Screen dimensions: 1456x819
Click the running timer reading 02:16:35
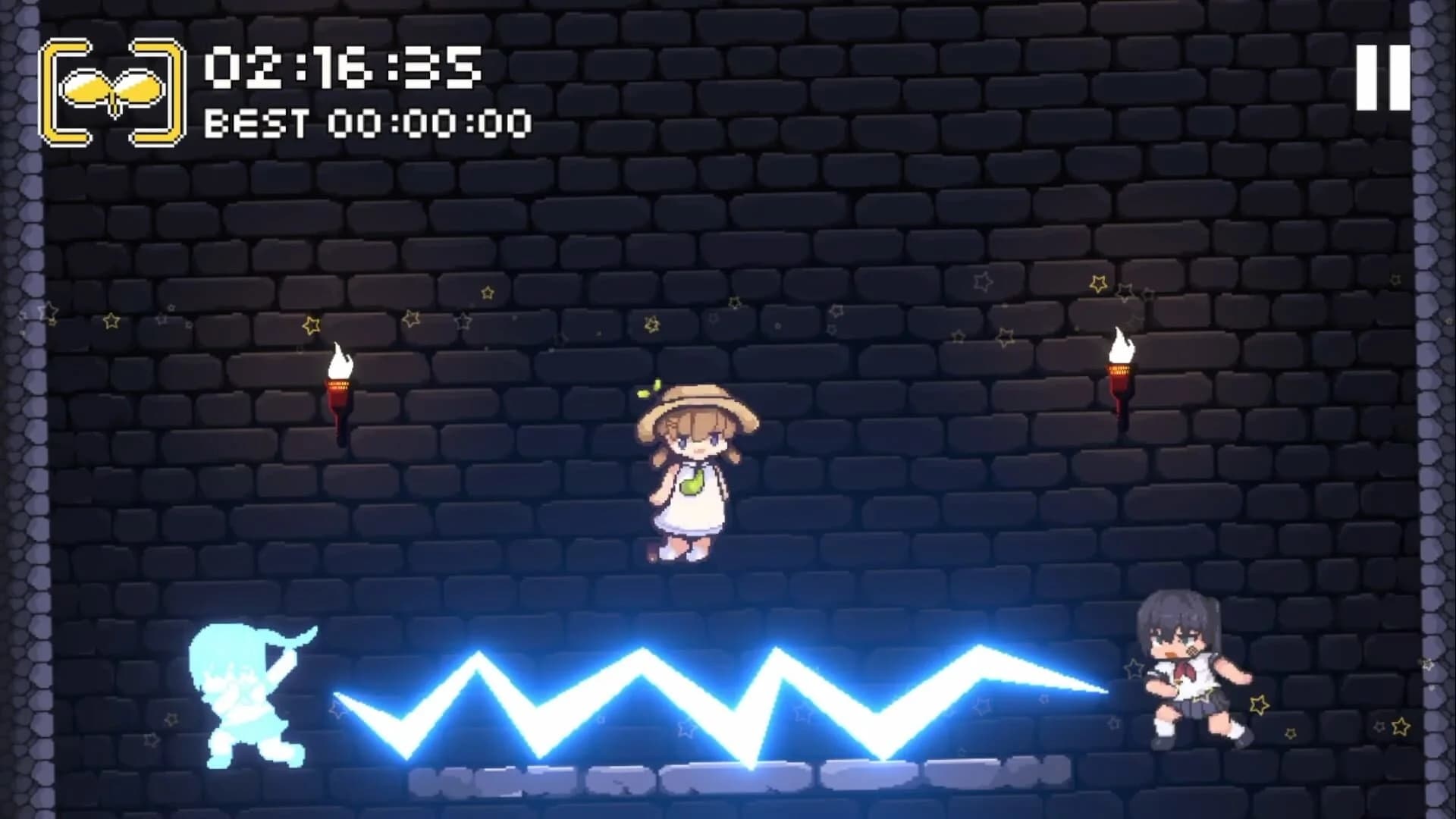click(341, 72)
